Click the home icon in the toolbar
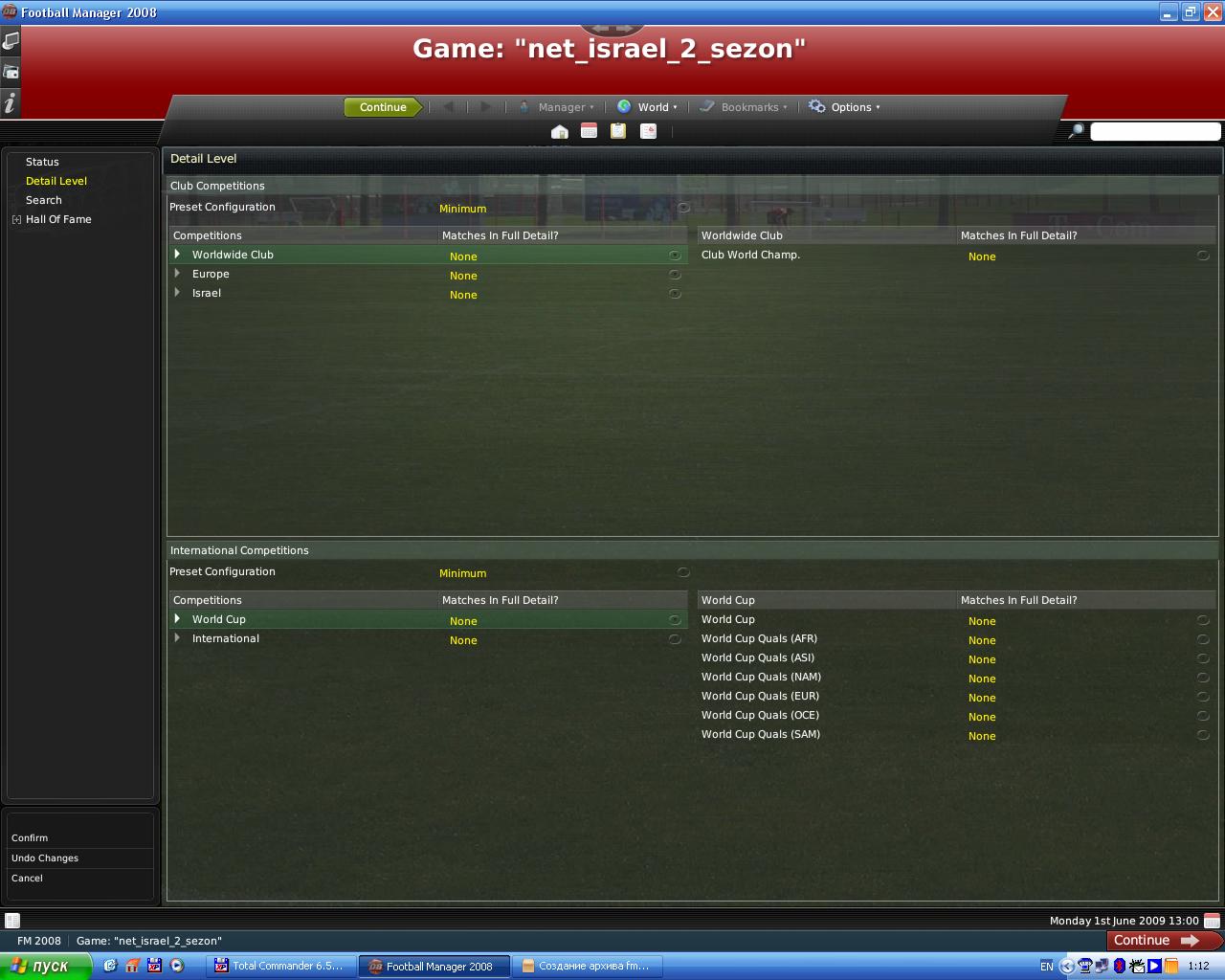Image resolution: width=1225 pixels, height=980 pixels. 560,131
